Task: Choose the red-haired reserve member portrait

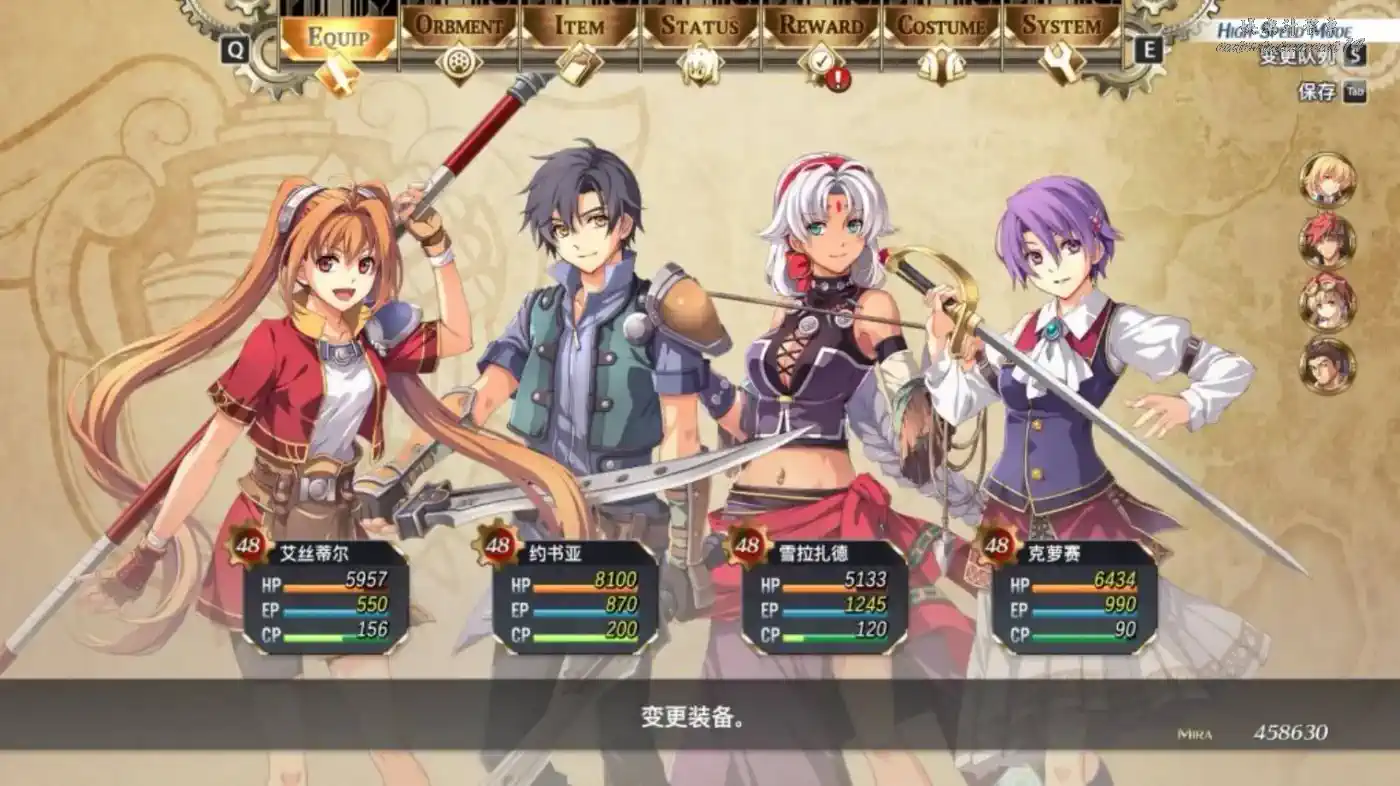Action: tap(1327, 242)
